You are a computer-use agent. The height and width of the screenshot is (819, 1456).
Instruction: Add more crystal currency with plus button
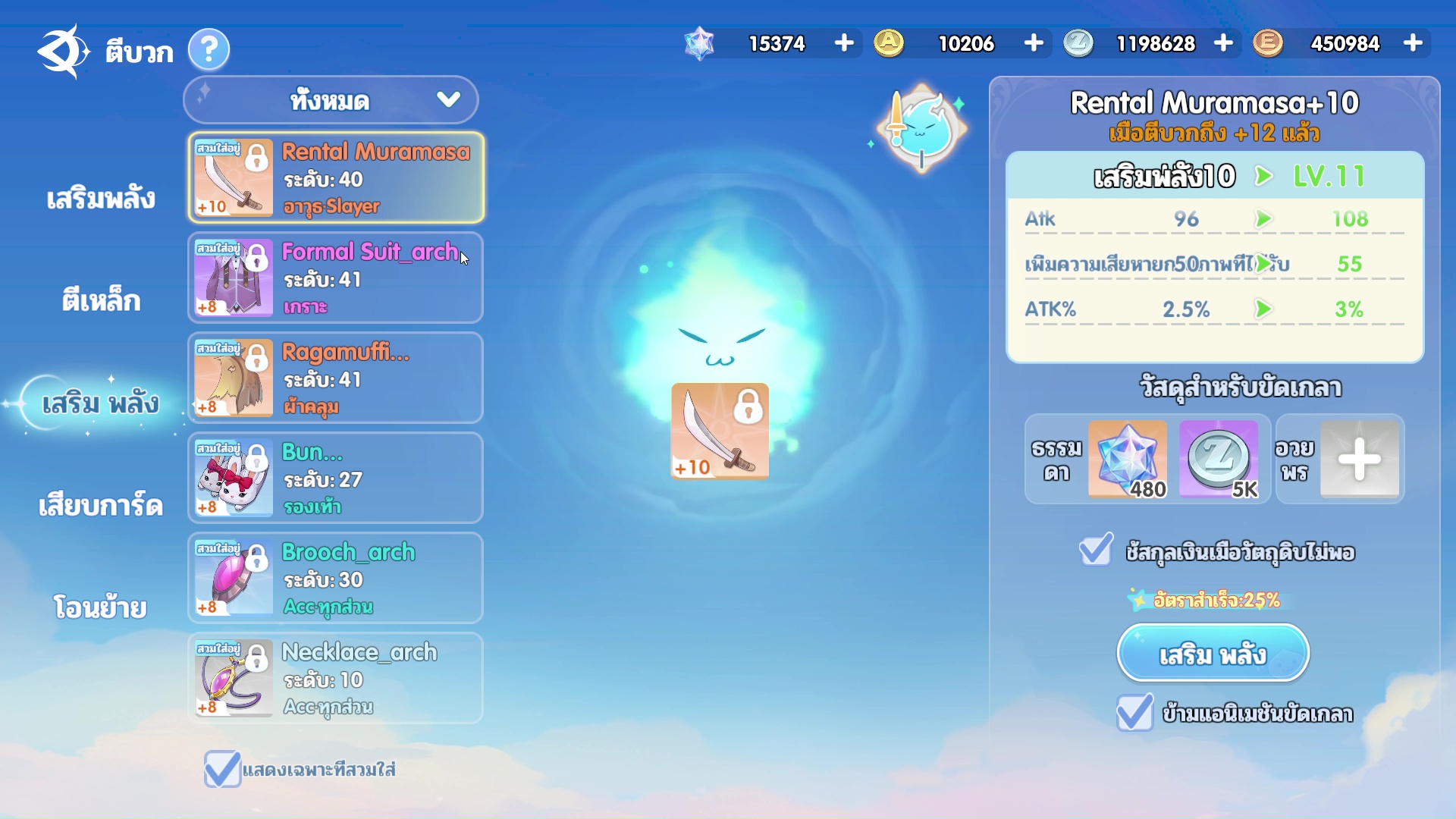pos(844,43)
